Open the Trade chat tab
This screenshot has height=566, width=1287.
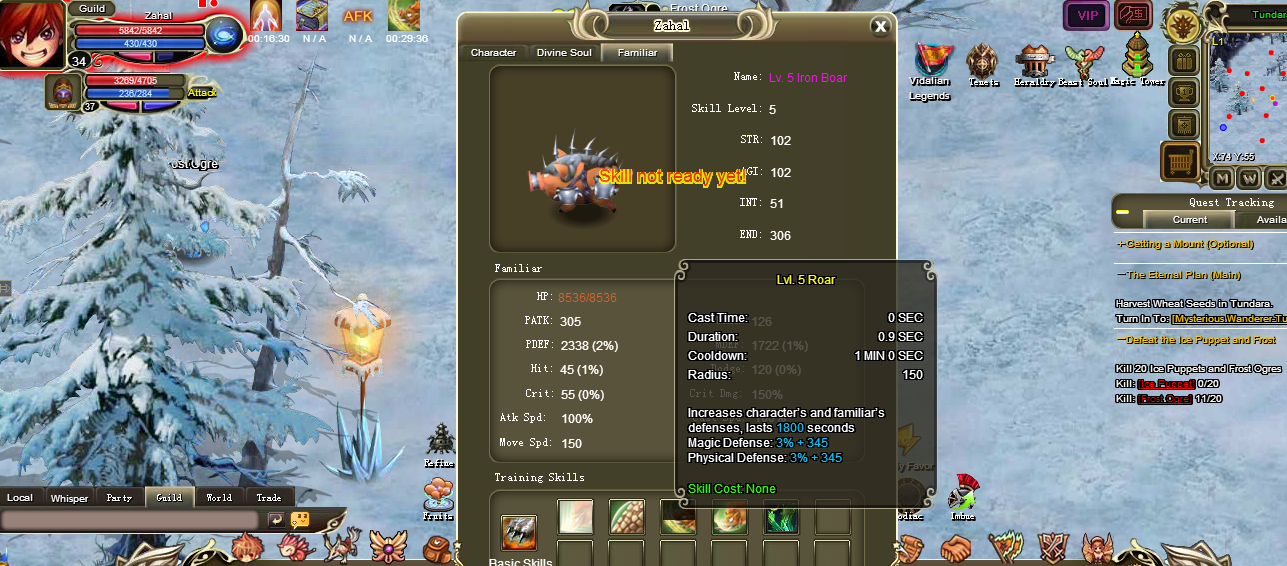click(x=268, y=498)
